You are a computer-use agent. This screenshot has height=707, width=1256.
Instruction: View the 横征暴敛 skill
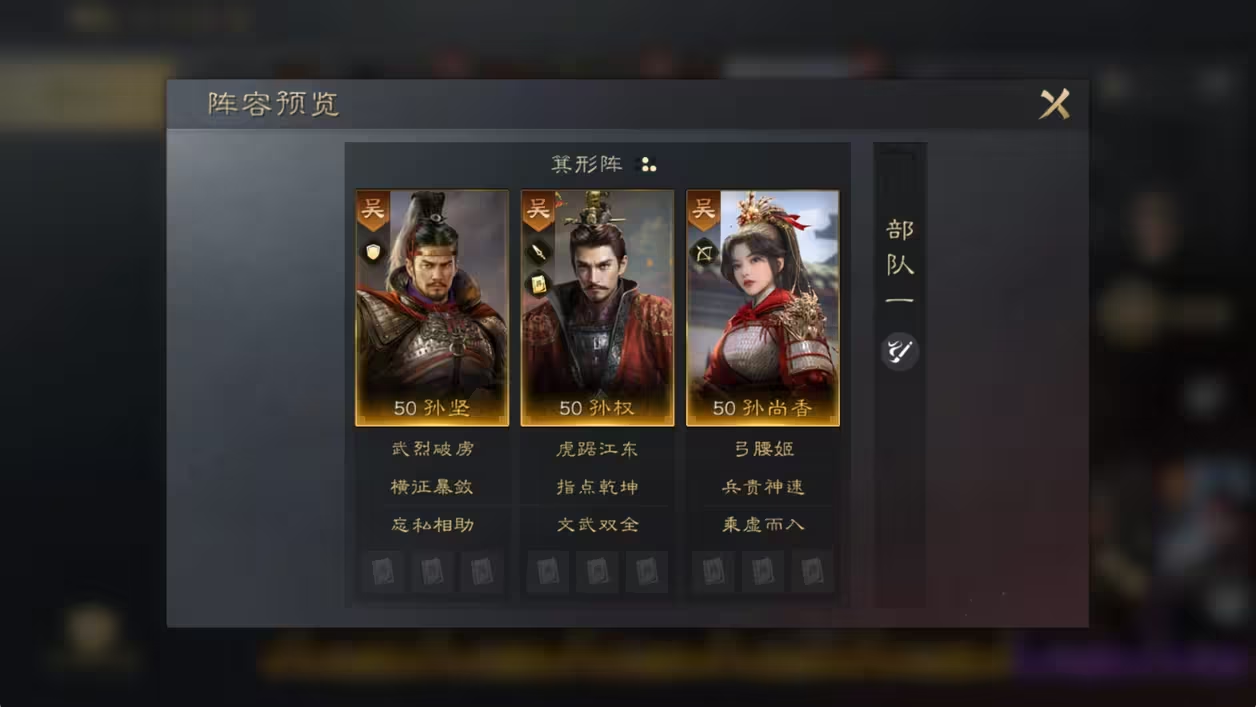pyautogui.click(x=432, y=487)
